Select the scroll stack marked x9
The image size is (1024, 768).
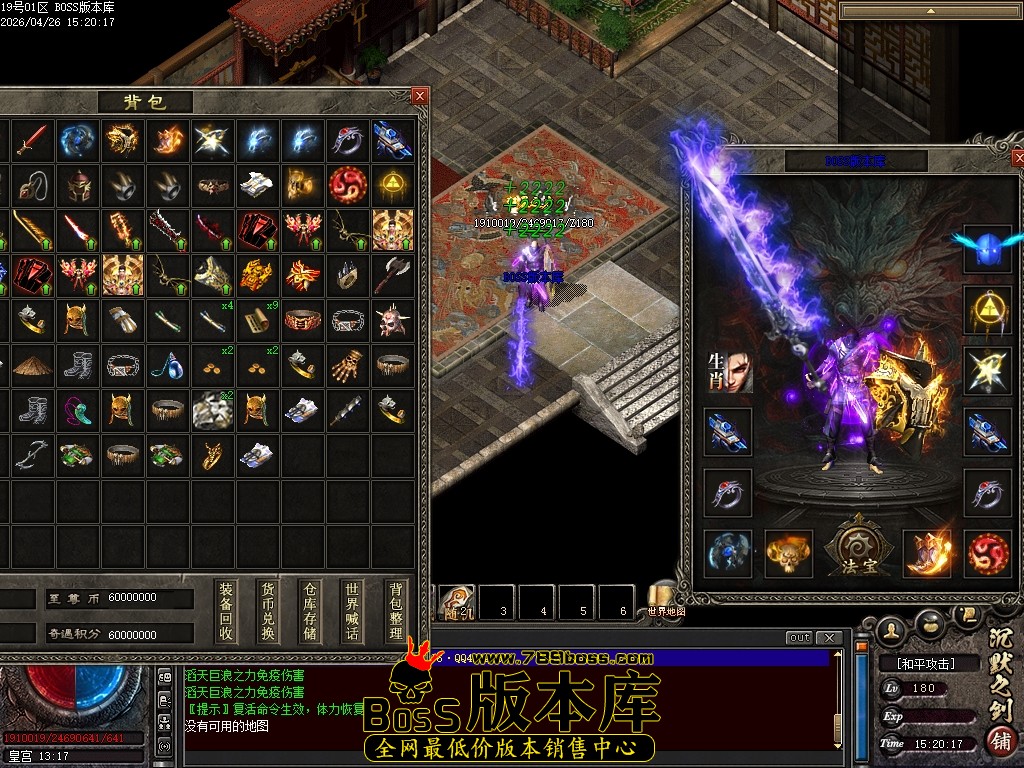[258, 320]
